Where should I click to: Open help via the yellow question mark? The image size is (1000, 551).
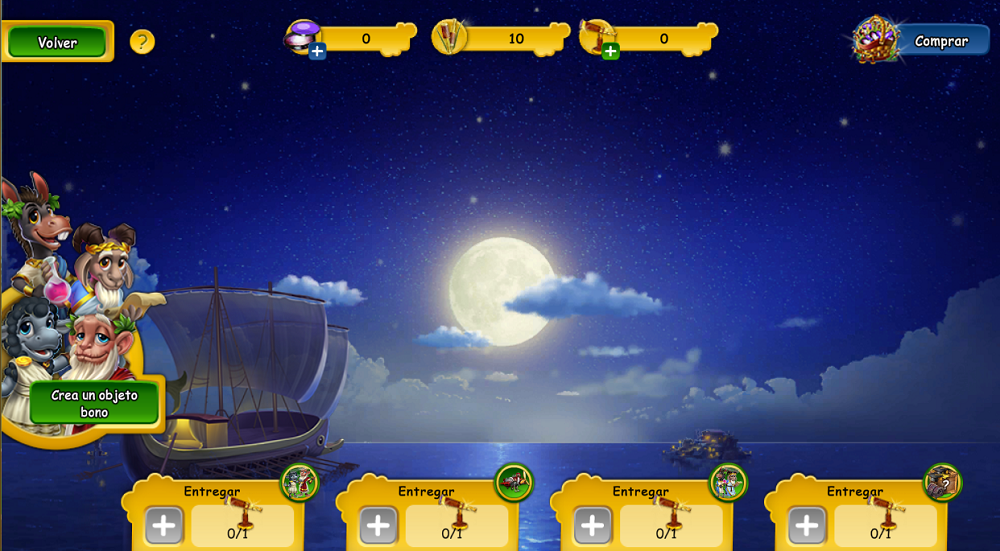pyautogui.click(x=142, y=42)
